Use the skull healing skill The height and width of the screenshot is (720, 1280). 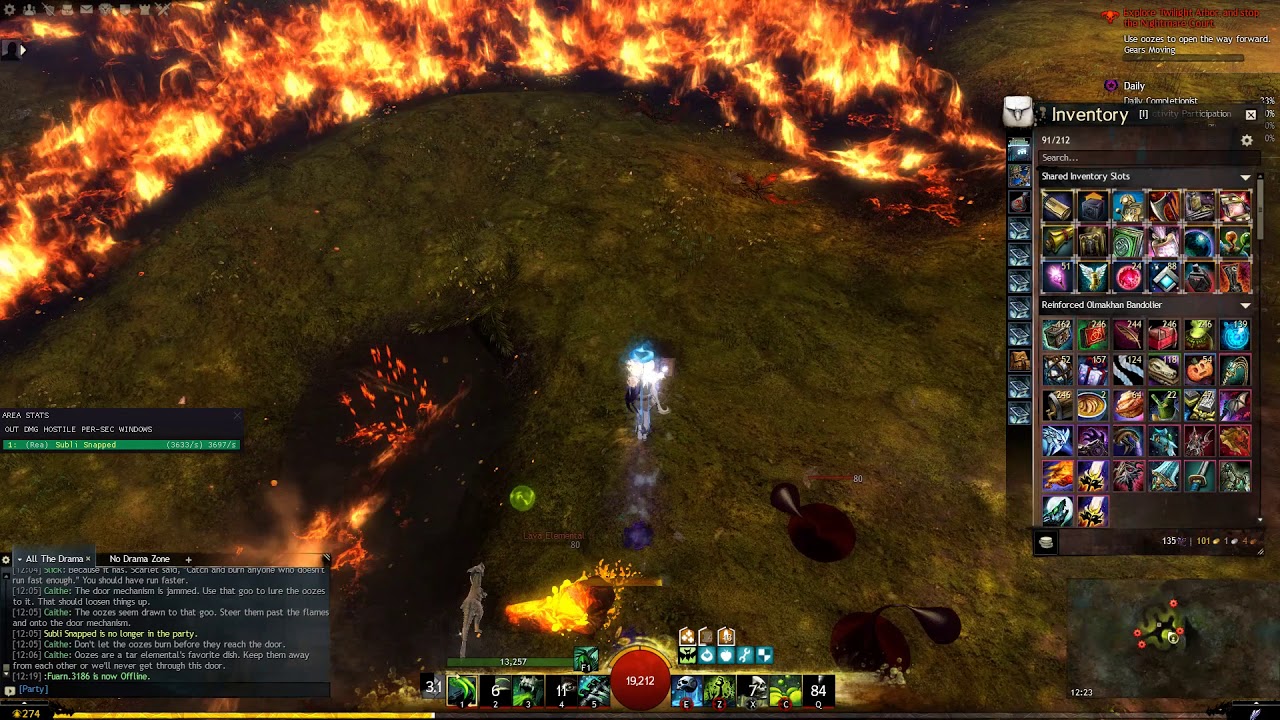686,689
